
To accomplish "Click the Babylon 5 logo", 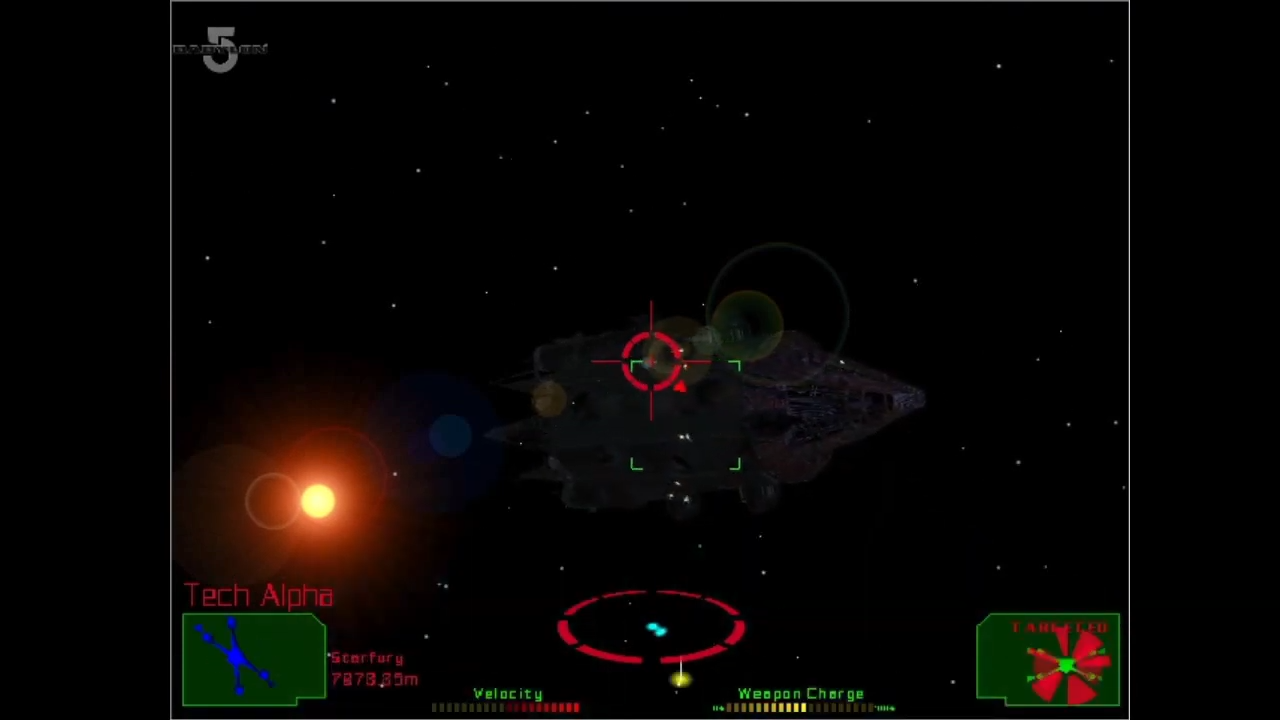I will click(221, 48).
